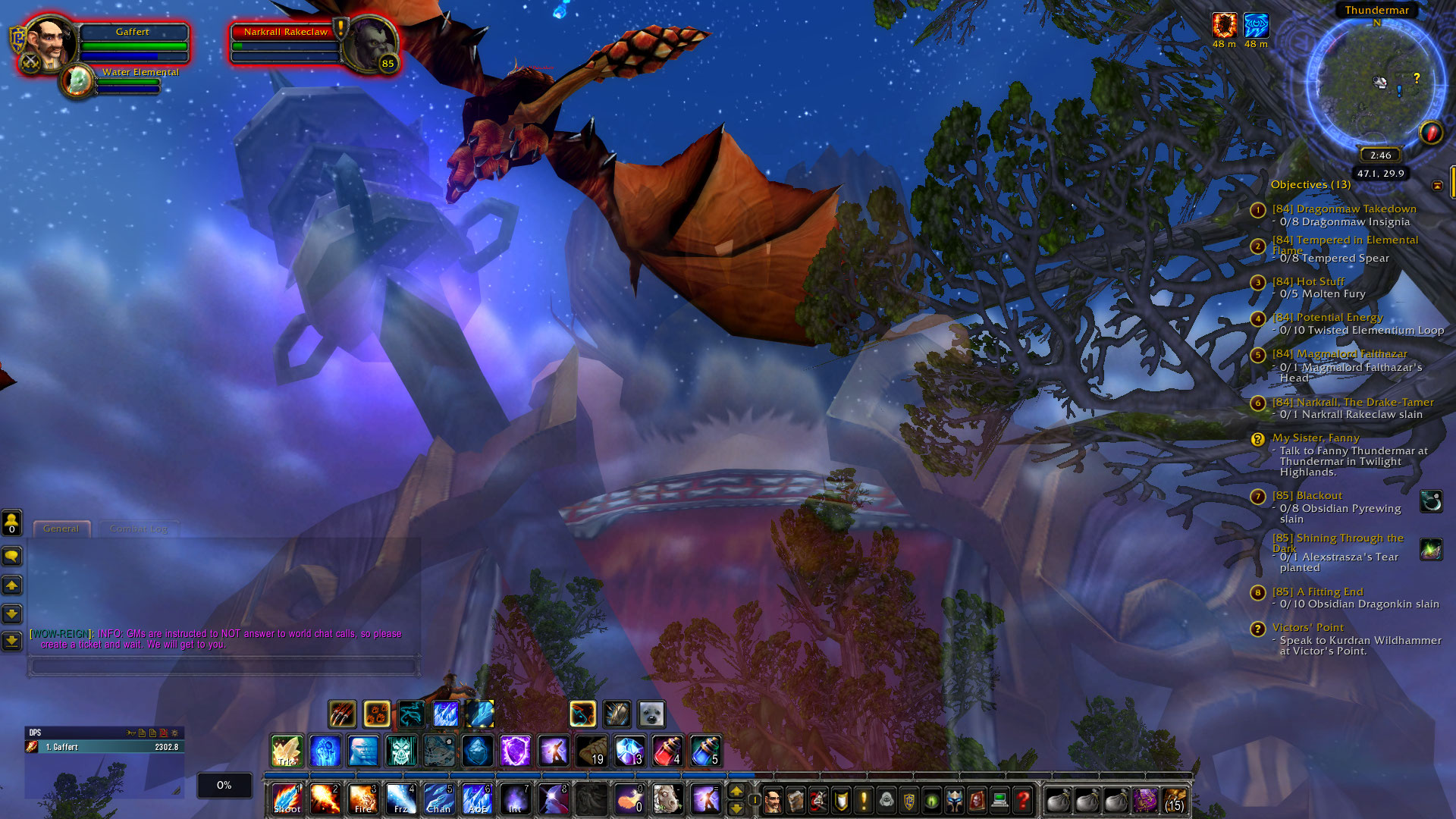The image size is (1456, 819).
Task: Select the Fire spell on the action bar
Action: click(362, 799)
